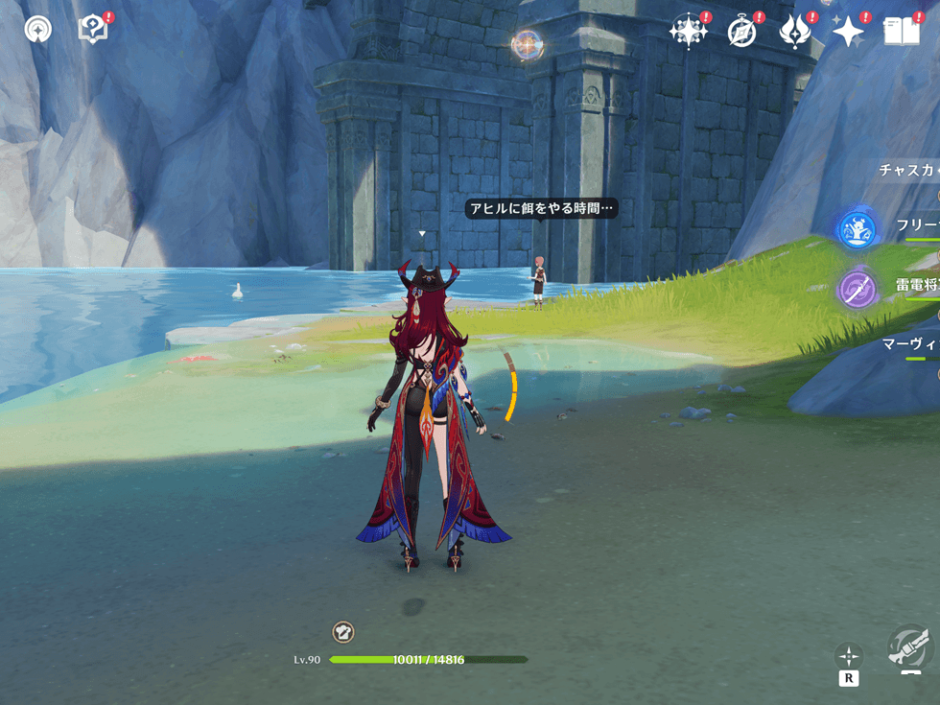940x705 pixels.
Task: Open the question mark tutorial guide
Action: tap(92, 29)
